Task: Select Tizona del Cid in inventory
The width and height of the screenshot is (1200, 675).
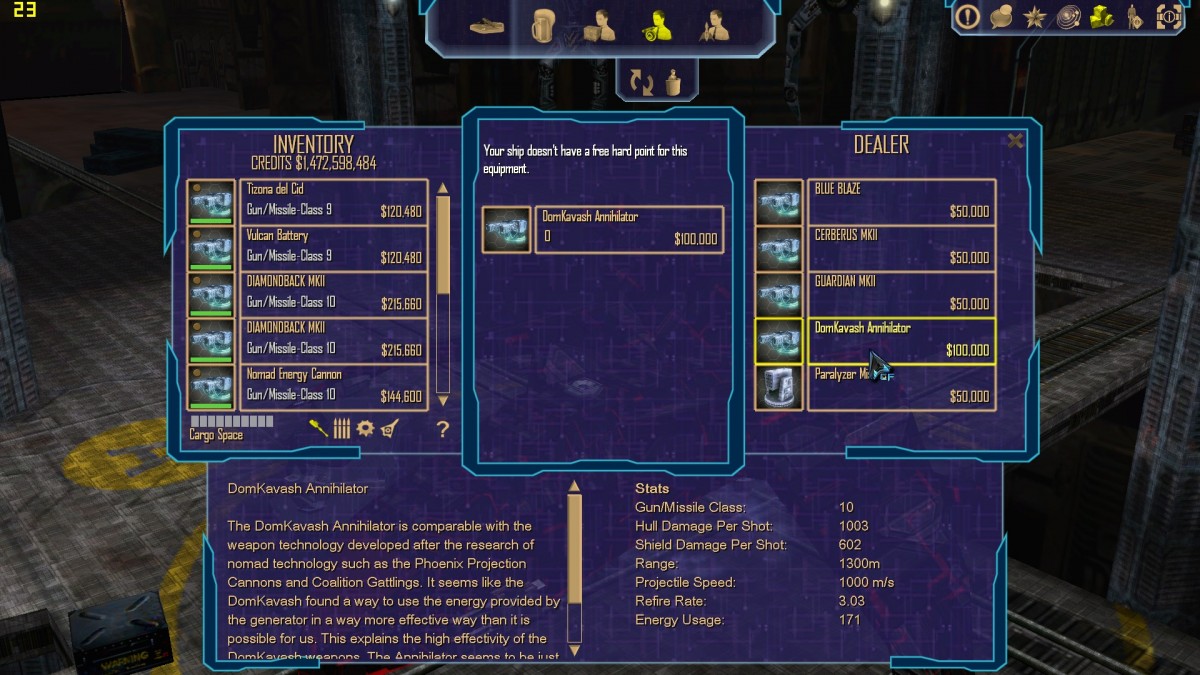Action: pos(334,202)
